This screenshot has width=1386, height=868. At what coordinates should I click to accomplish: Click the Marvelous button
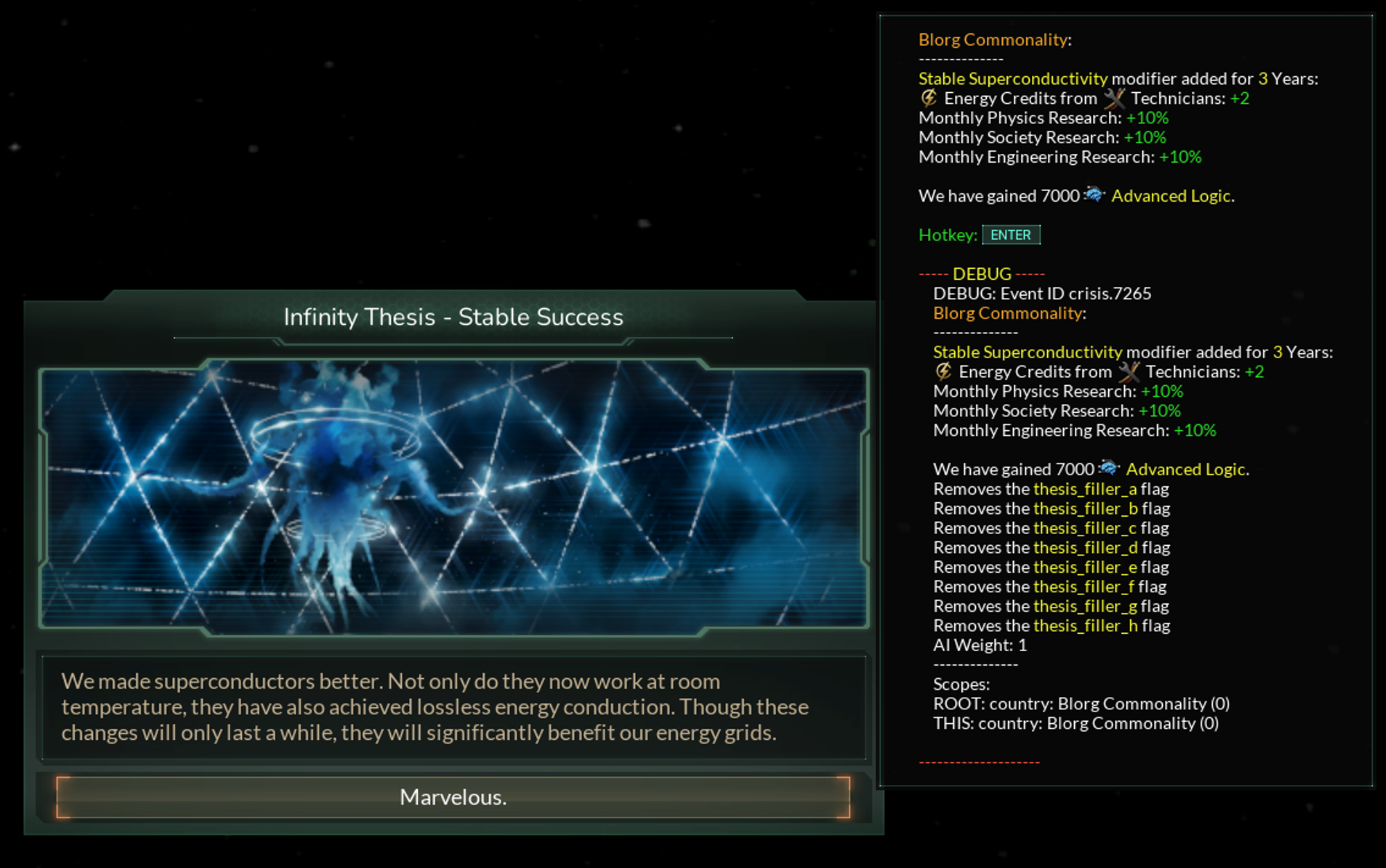(453, 798)
